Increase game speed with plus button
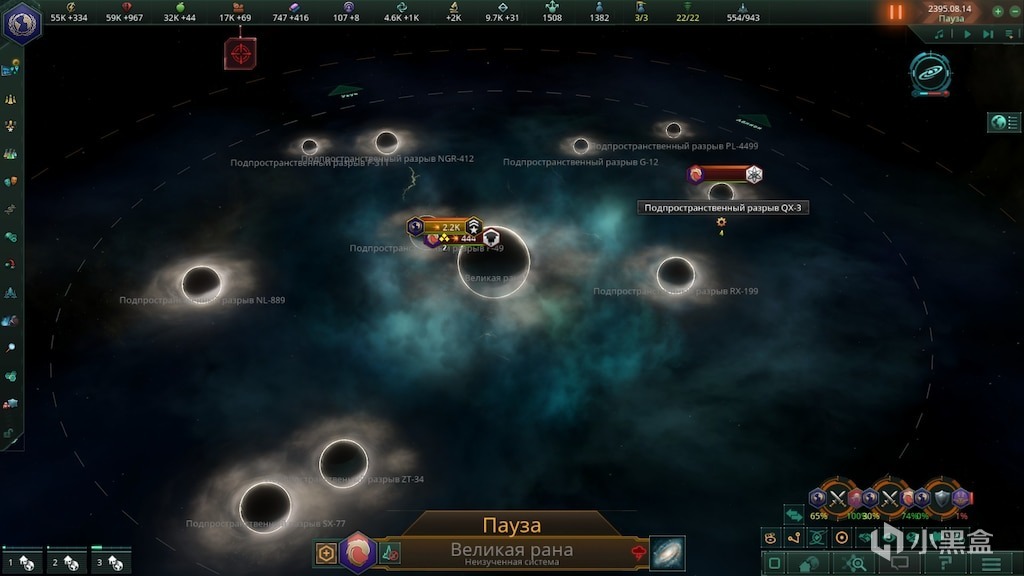 tap(997, 11)
